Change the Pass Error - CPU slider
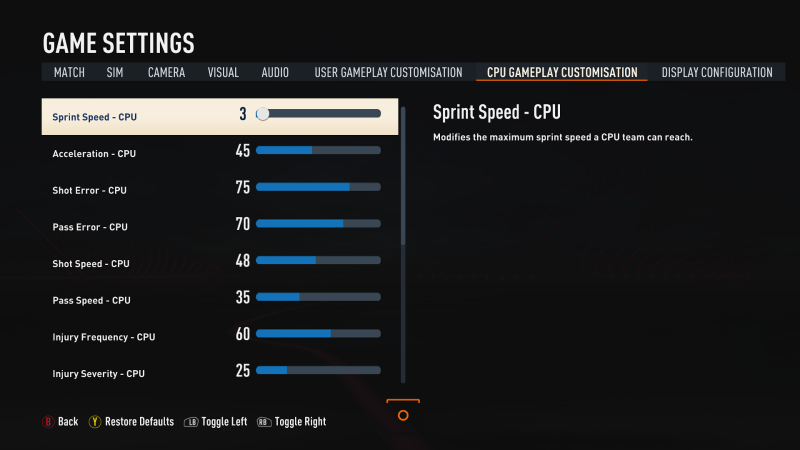800x450 pixels. pos(318,224)
